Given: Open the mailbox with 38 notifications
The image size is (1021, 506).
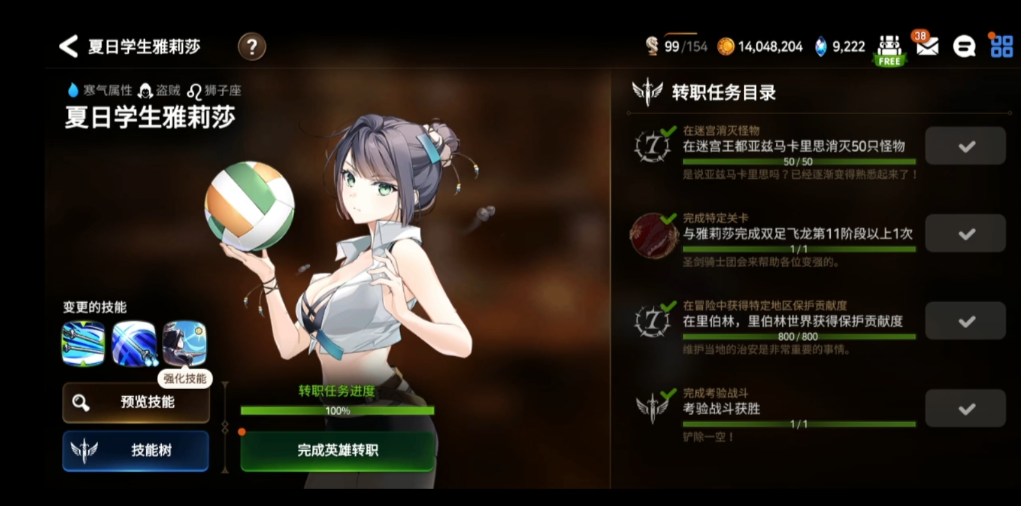Looking at the screenshot, I should click(927, 46).
